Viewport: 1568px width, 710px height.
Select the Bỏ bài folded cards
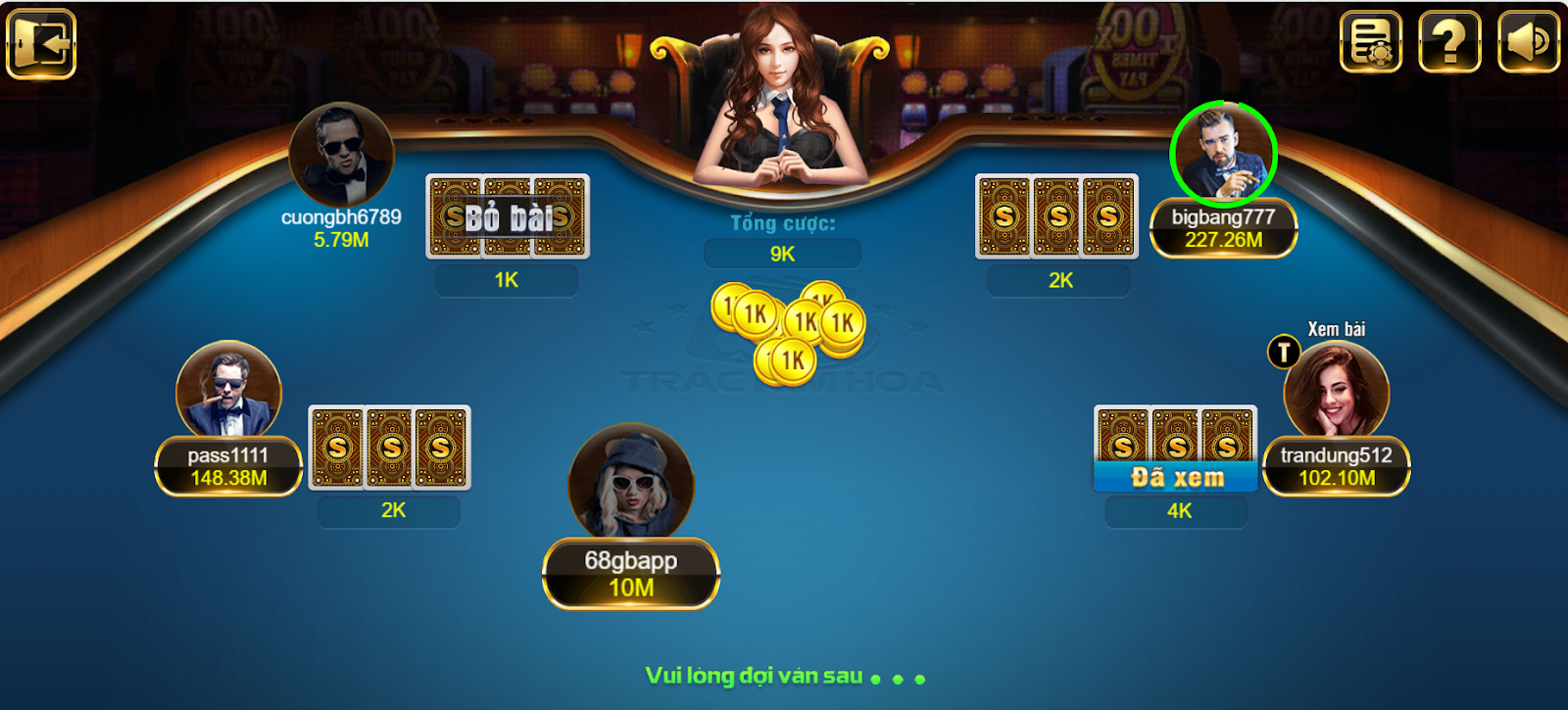(509, 215)
